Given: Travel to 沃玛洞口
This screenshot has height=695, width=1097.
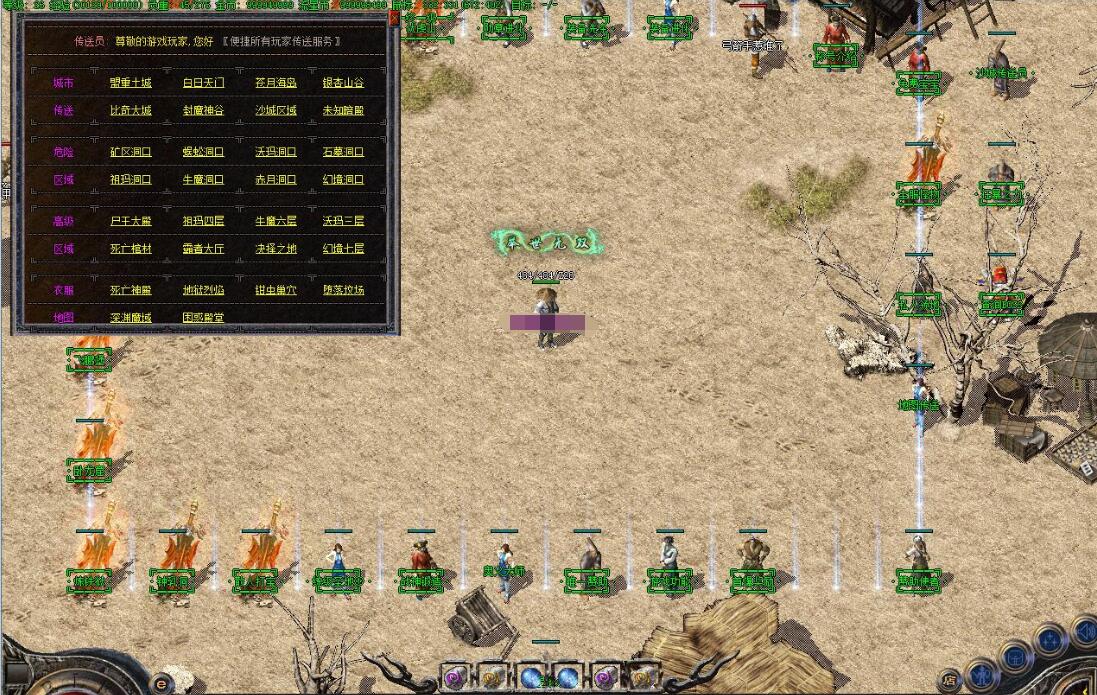Looking at the screenshot, I should [275, 153].
